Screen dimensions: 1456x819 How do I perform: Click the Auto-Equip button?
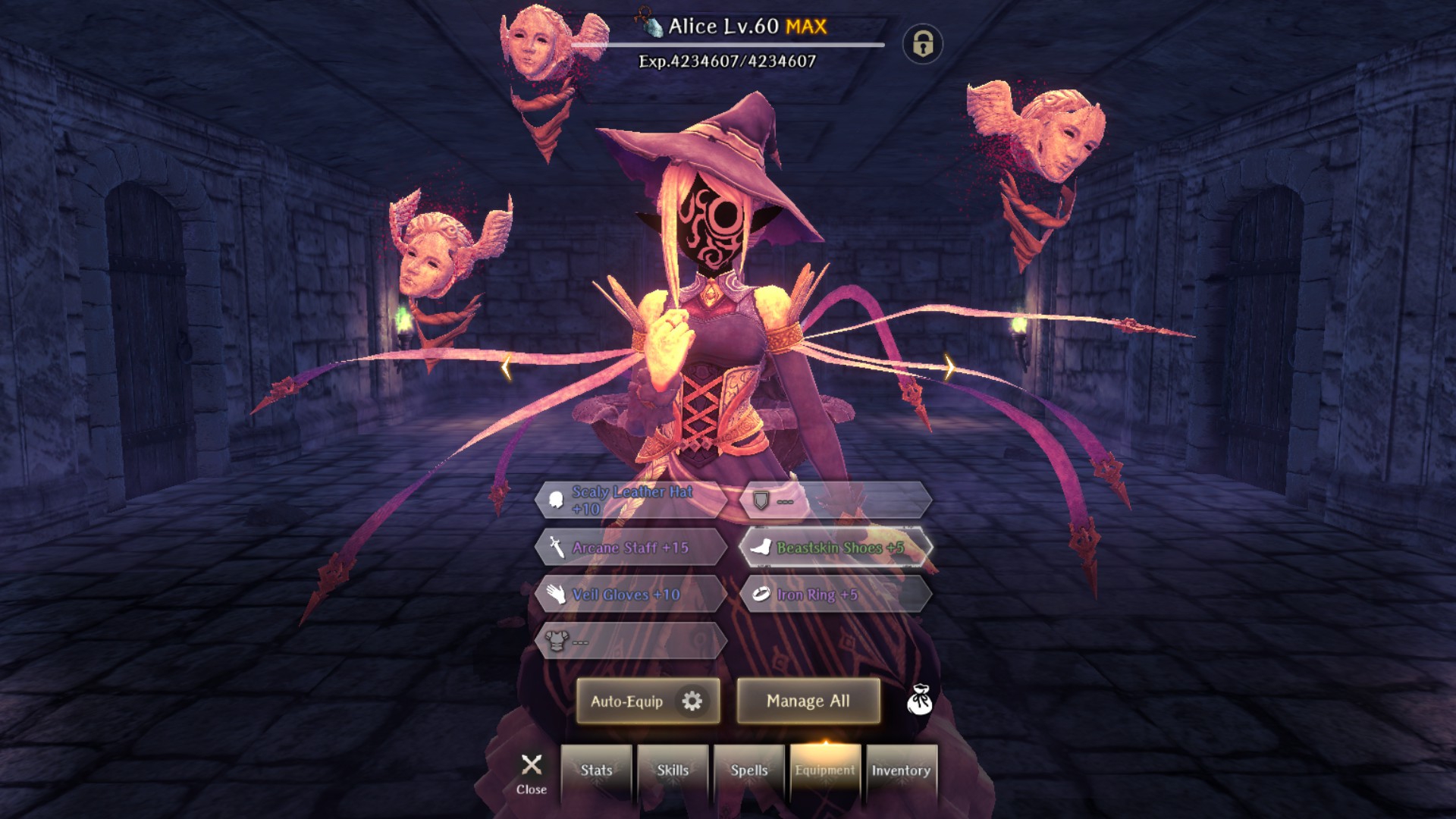click(648, 701)
